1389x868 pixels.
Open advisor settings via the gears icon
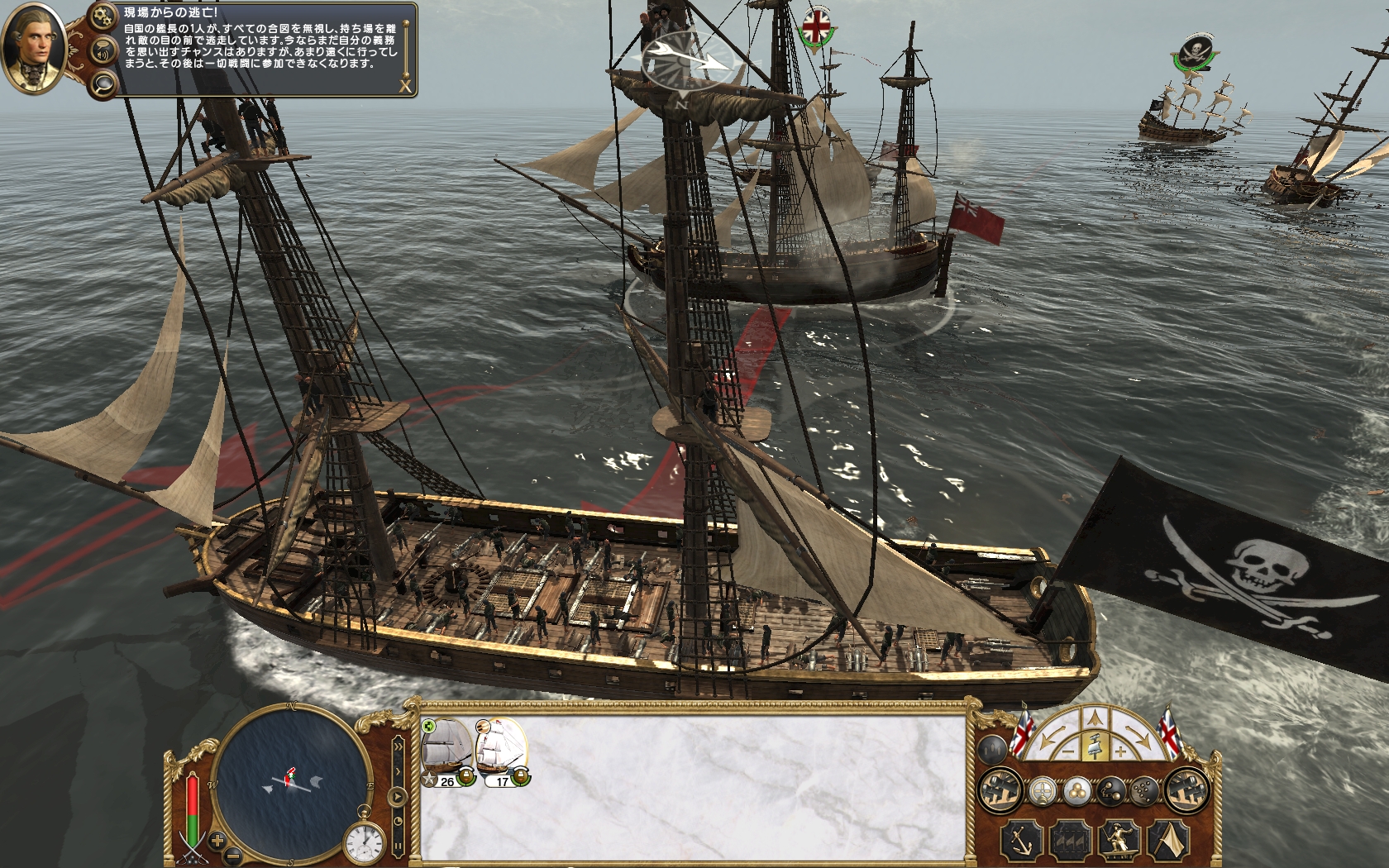(x=103, y=16)
